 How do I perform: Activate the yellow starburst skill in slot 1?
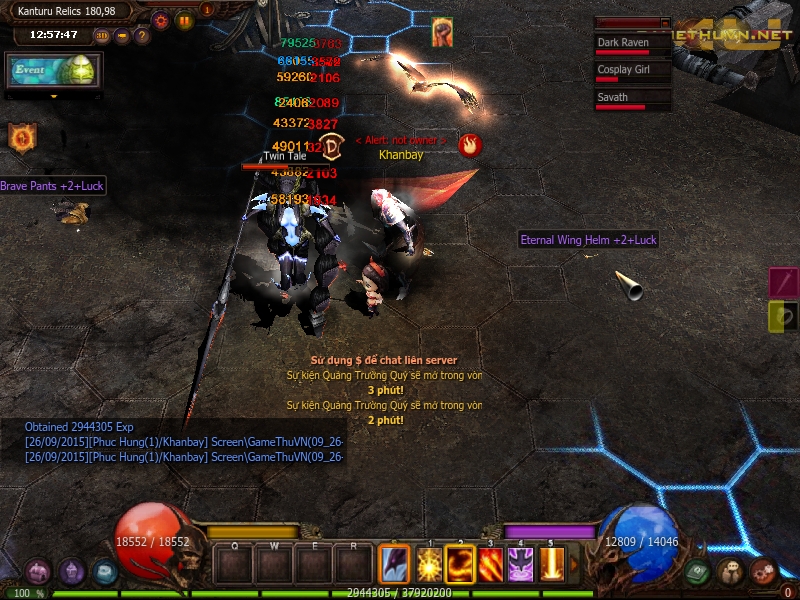coord(431,565)
